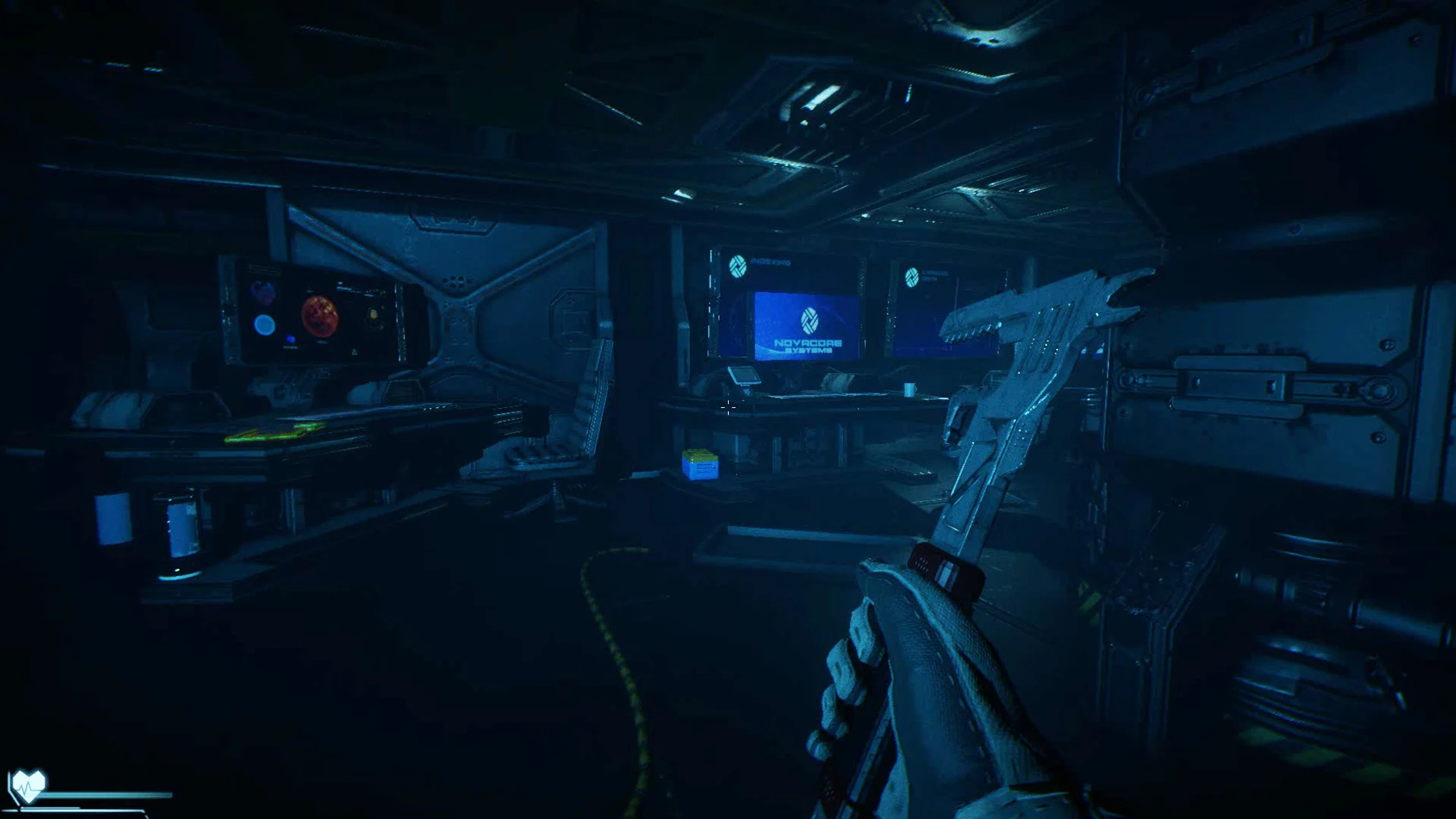The image size is (1456, 819).
Task: Toggle the crosshair reticle in screen center
Action: pyautogui.click(x=728, y=409)
